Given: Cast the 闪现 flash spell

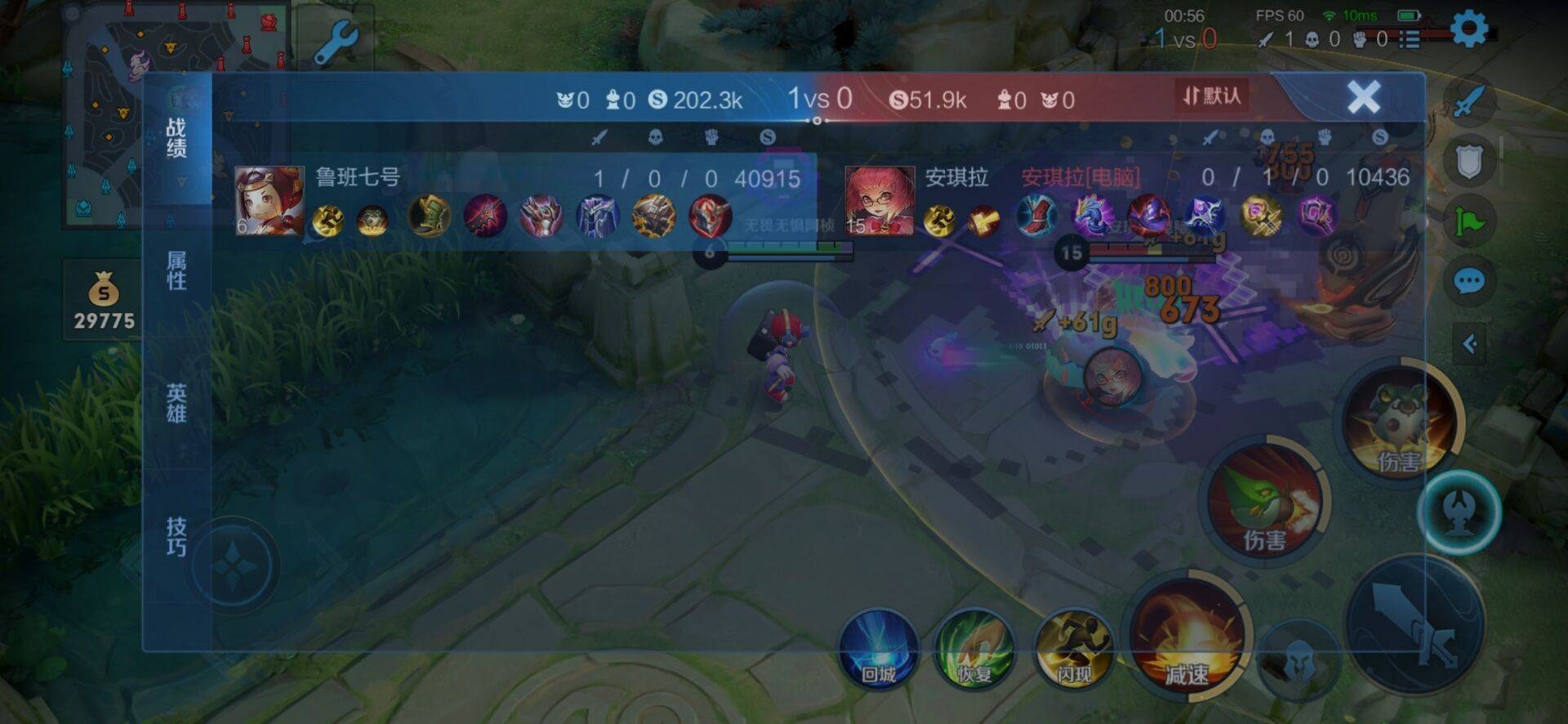Looking at the screenshot, I should coord(1073,650).
